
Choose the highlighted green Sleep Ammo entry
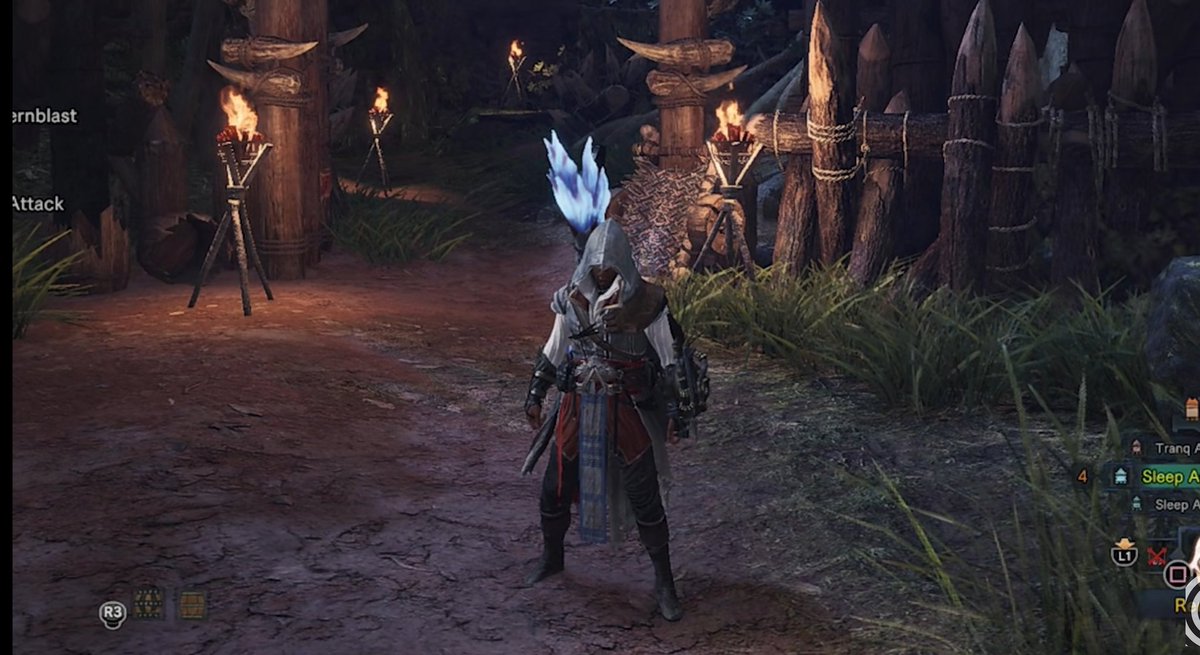[1168, 477]
